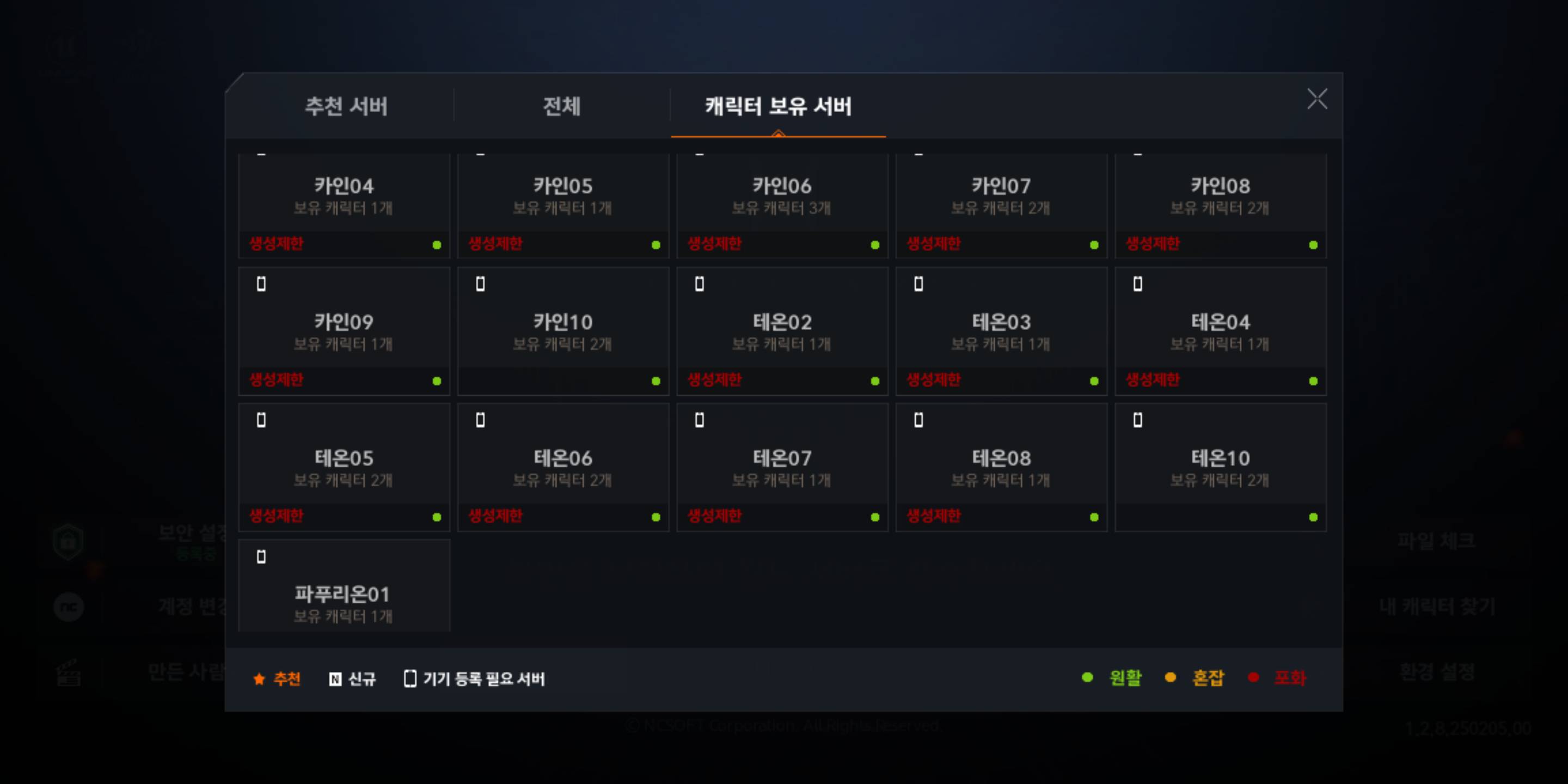The width and height of the screenshot is (1568, 784).
Task: Click the 보안 설정 shield icon
Action: pos(68,542)
